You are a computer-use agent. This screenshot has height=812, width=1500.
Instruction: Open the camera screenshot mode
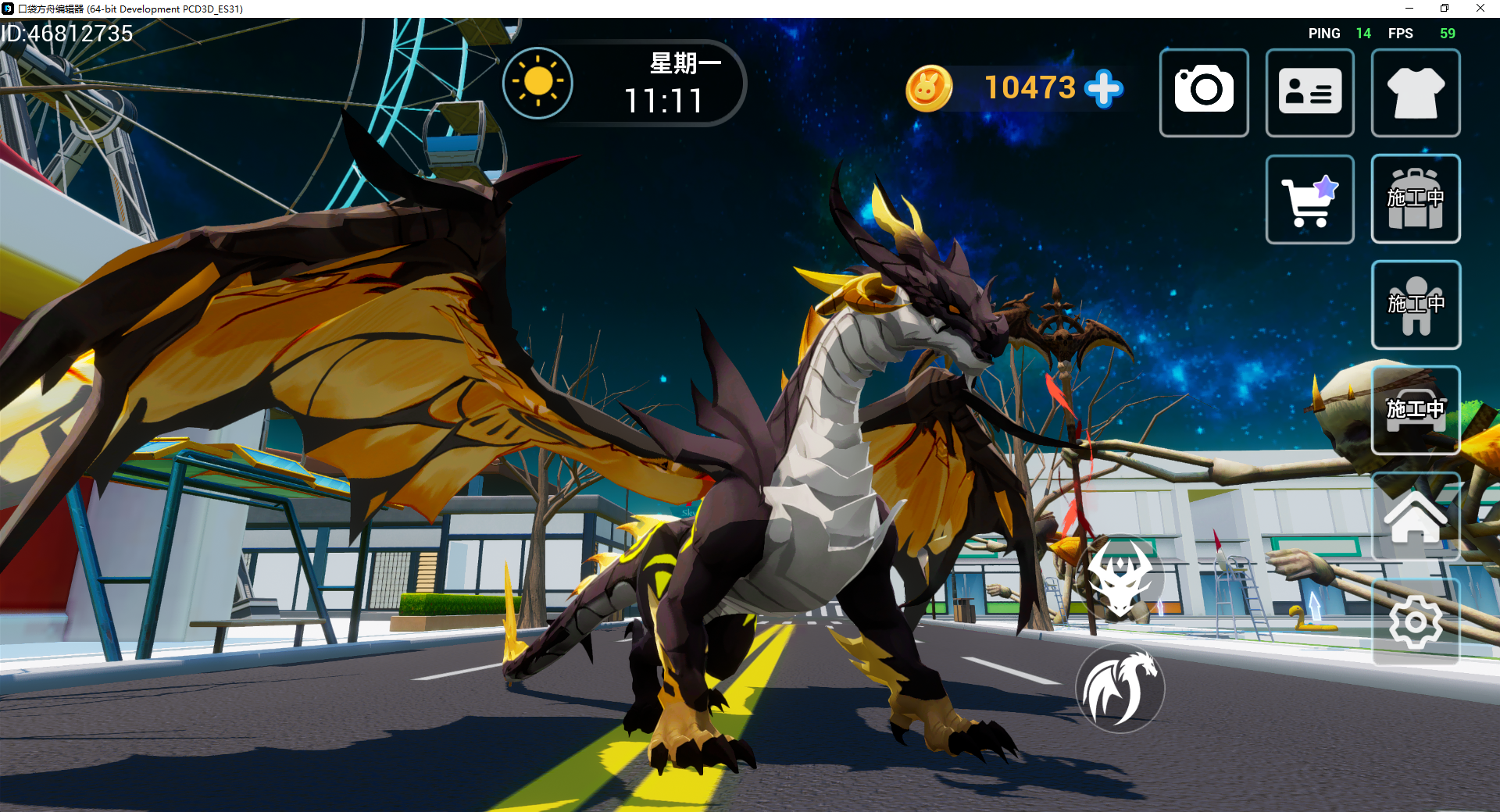(1204, 92)
